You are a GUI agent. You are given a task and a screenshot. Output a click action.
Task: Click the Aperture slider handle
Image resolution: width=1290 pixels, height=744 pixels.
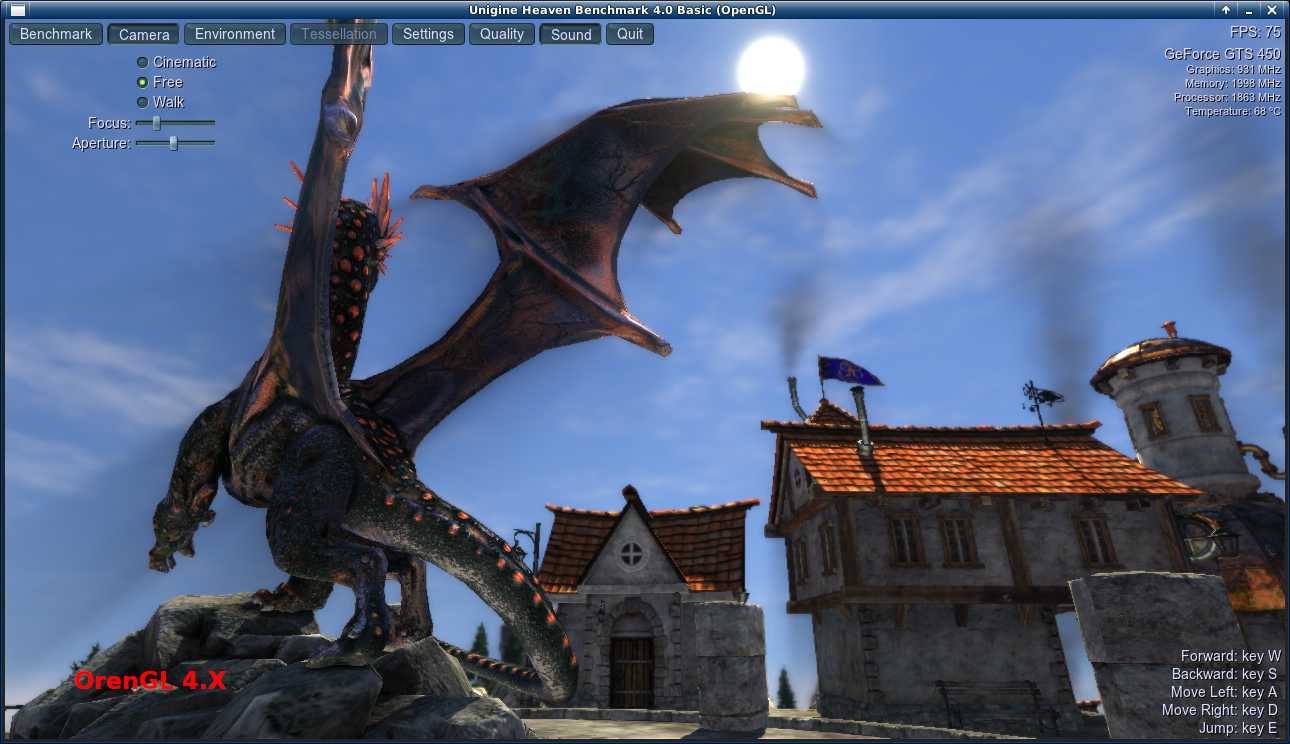(176, 143)
